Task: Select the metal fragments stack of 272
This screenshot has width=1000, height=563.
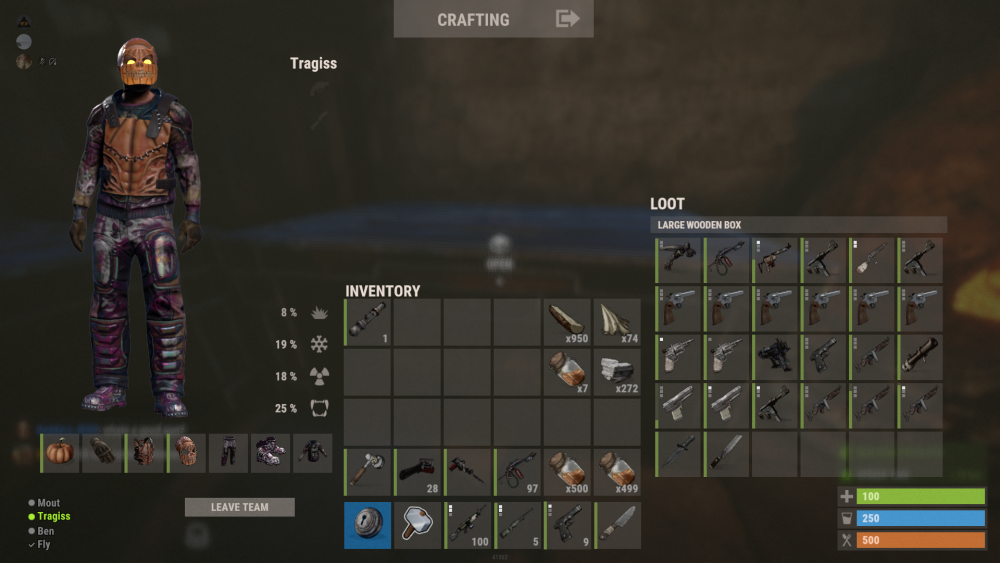Action: tap(617, 372)
